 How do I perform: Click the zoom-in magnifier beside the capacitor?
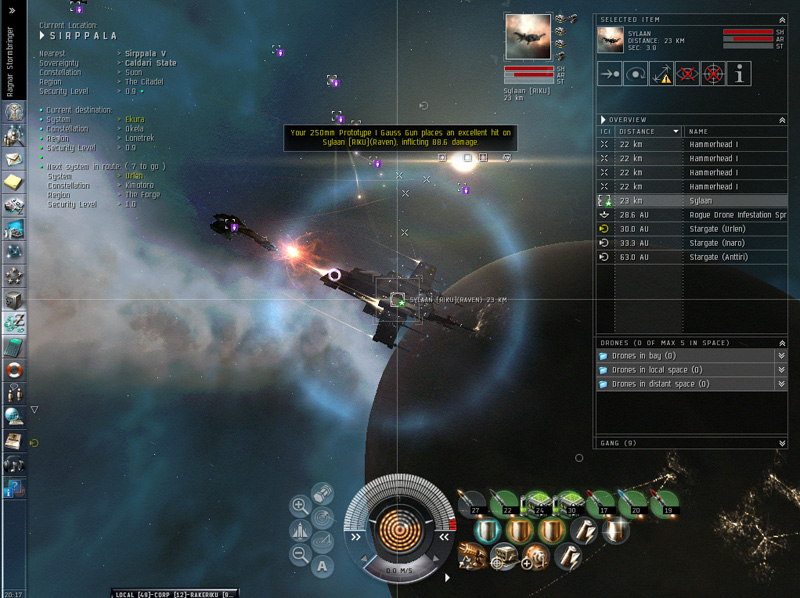300,506
